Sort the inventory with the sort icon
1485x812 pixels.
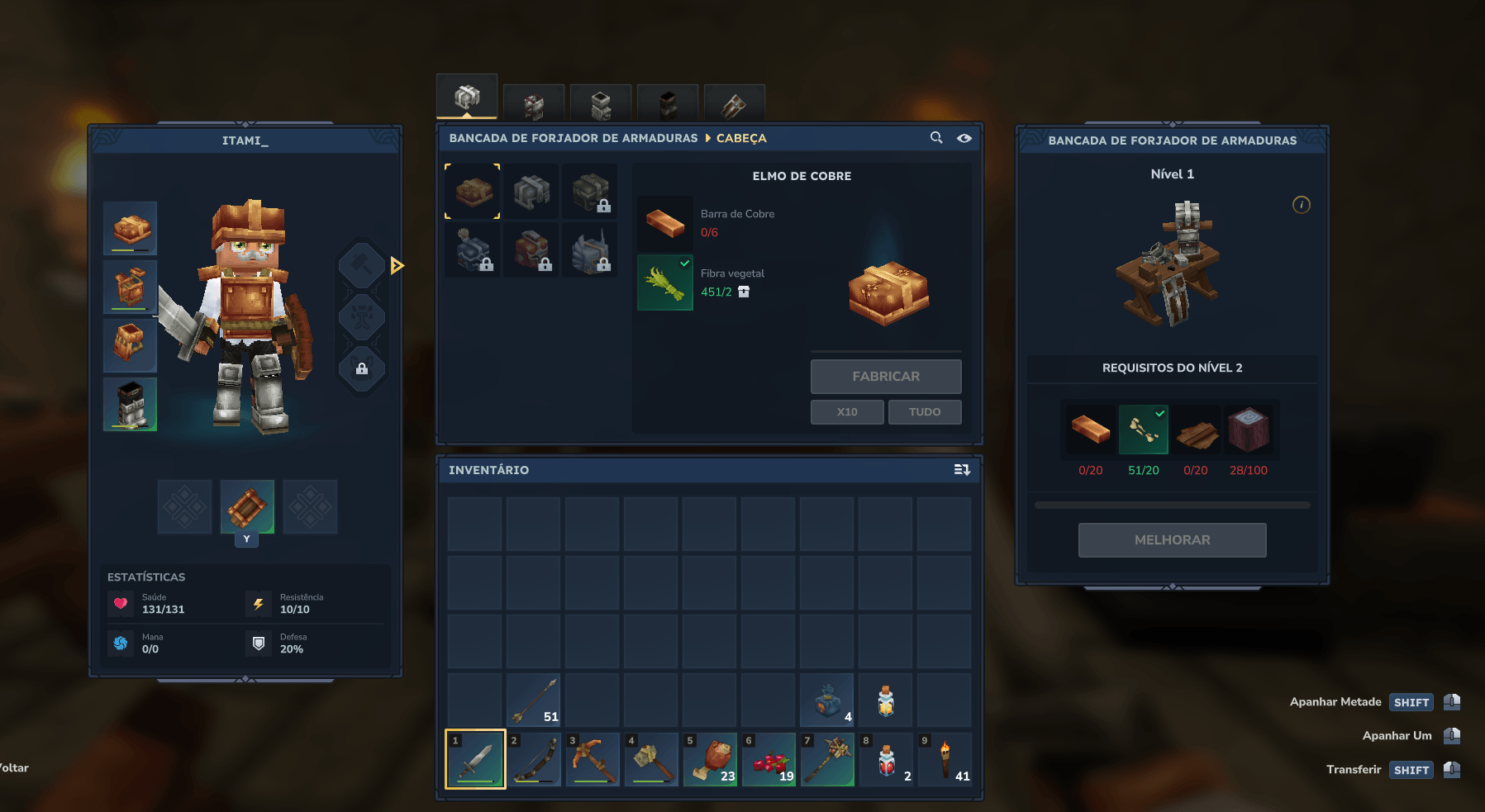[x=962, y=470]
